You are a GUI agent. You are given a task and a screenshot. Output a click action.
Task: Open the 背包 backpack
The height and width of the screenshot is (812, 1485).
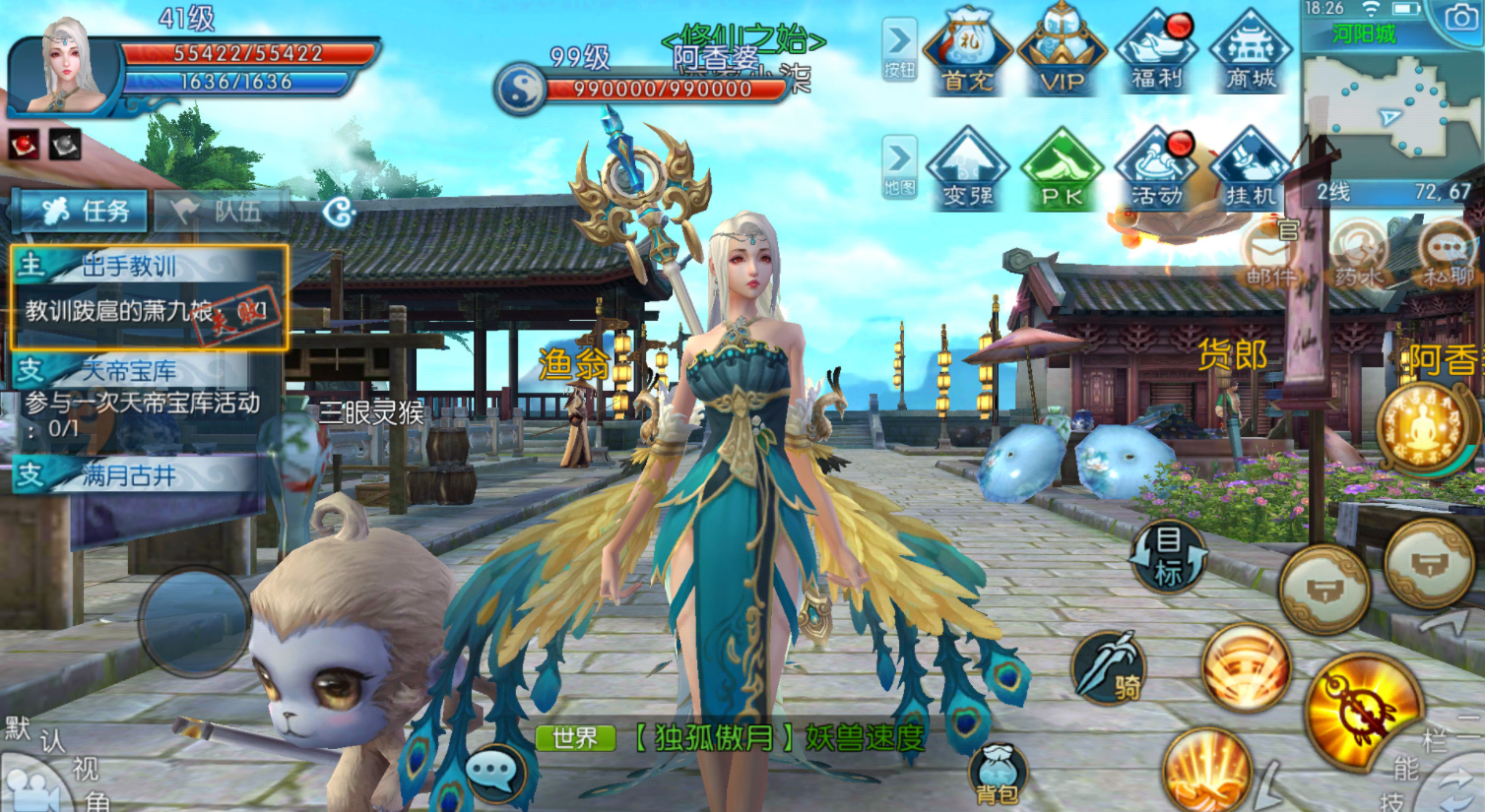click(x=998, y=774)
